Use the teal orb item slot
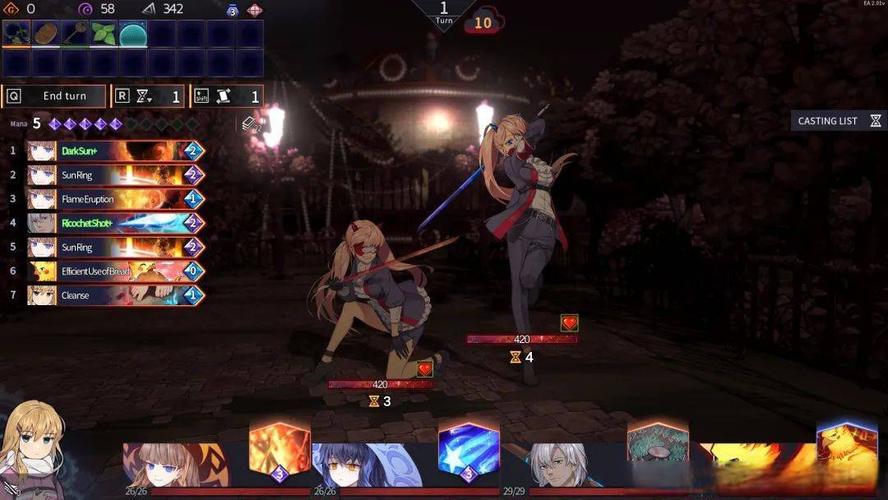The width and height of the screenshot is (888, 500). pyautogui.click(x=133, y=34)
